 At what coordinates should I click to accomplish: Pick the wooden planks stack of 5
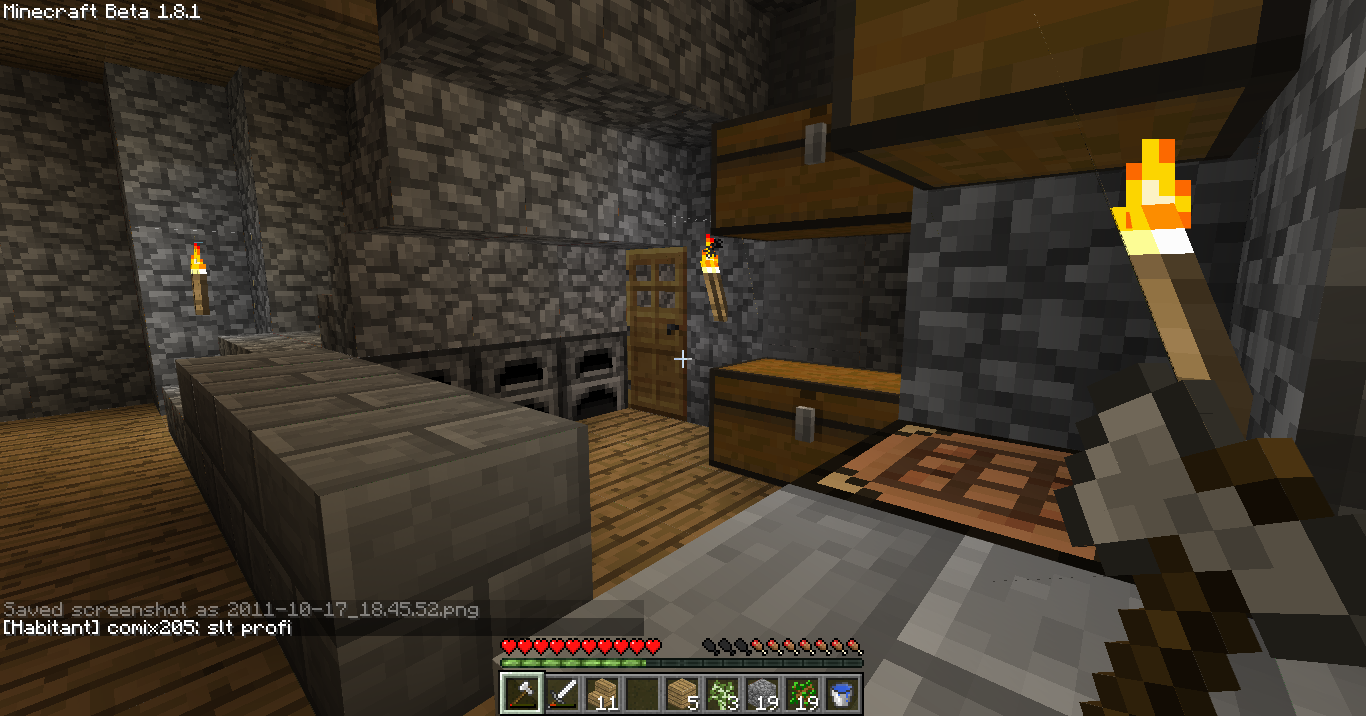681,692
